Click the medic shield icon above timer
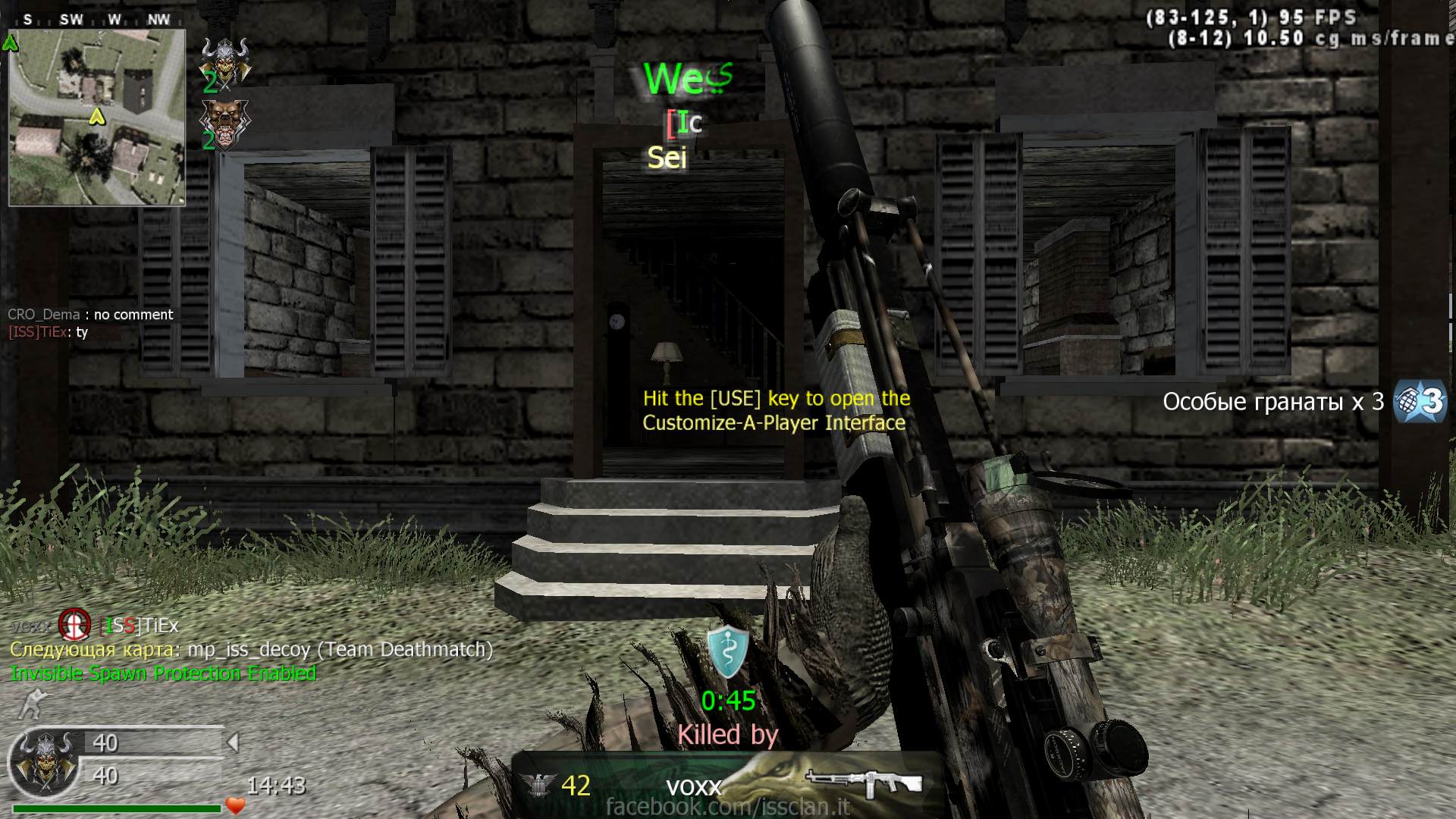Screen dimensions: 1456x819 coord(728,652)
